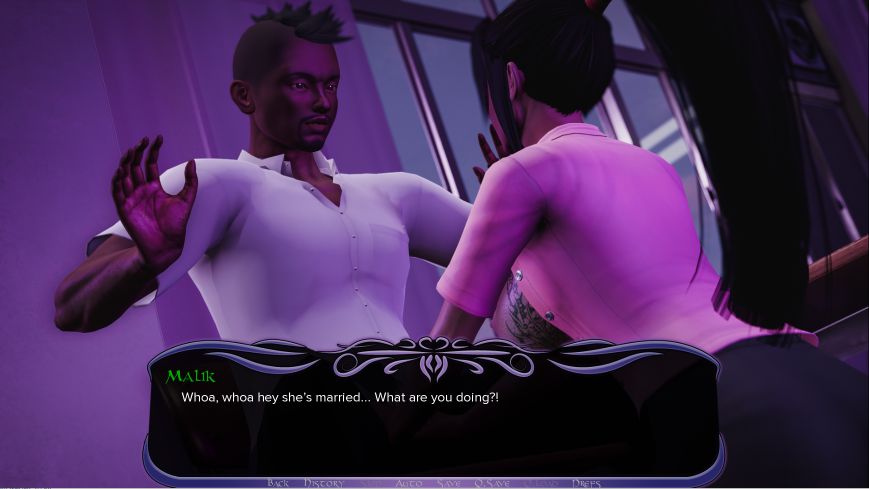
Task: Advance Malik's dialogue by clicking the text box
Action: tap(434, 420)
